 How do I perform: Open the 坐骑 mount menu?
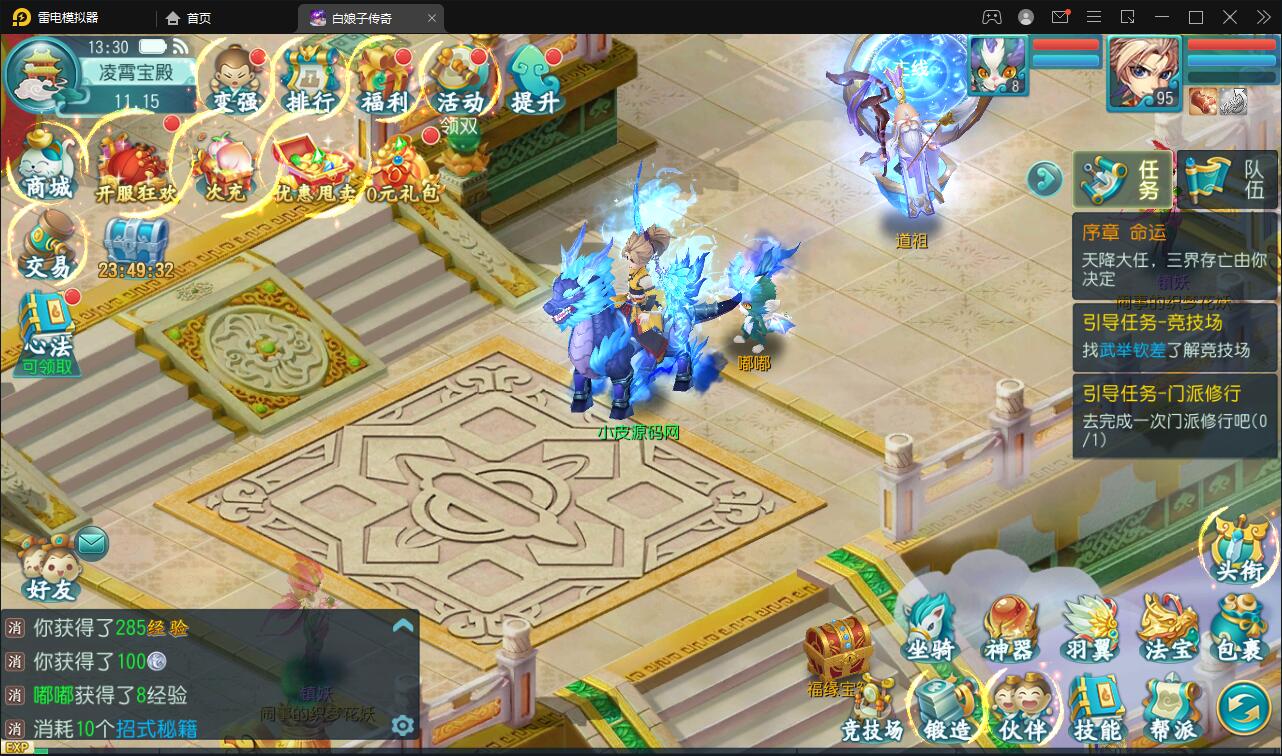coord(930,628)
